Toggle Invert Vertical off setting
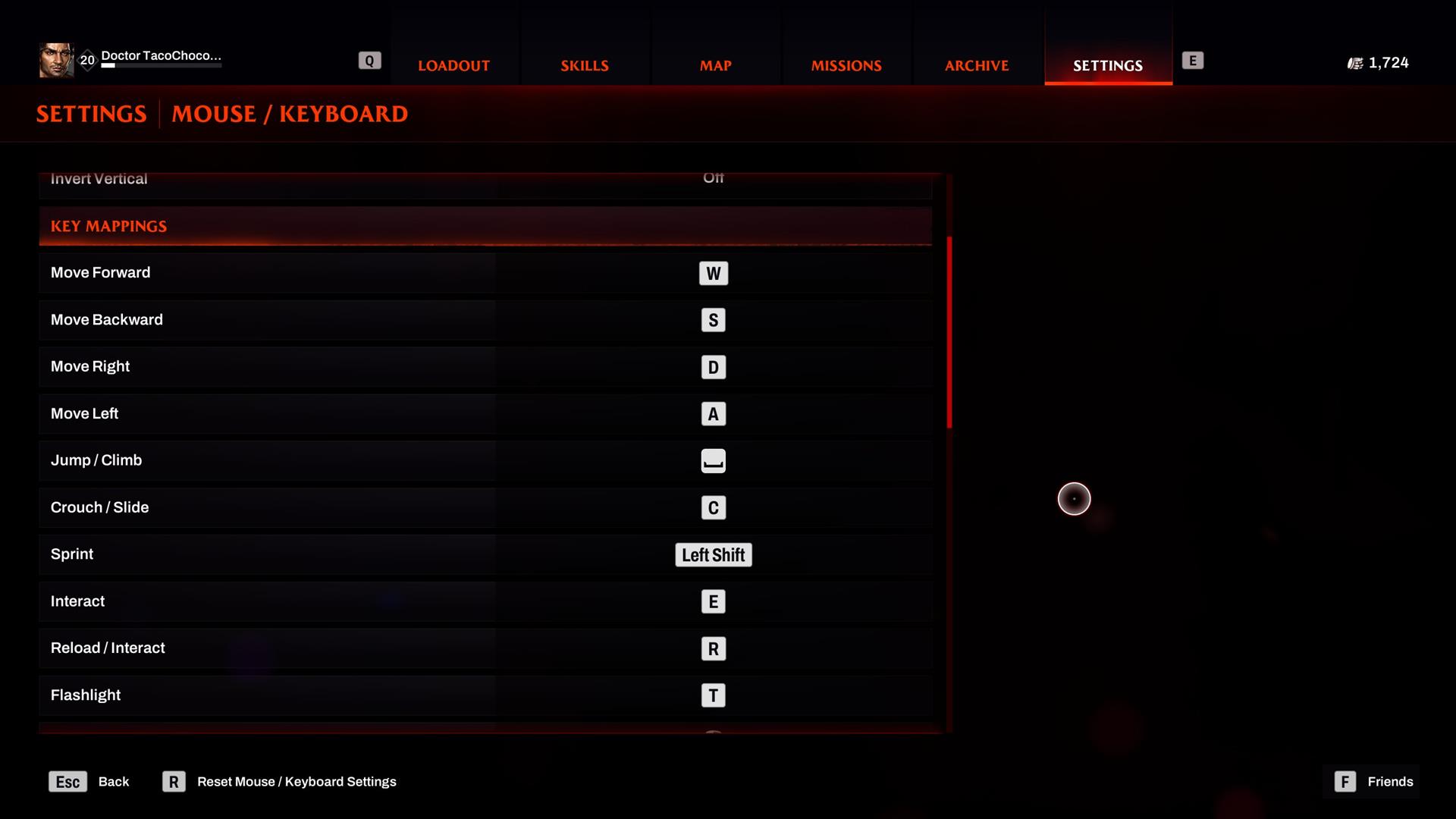Viewport: 1456px width, 819px height. pos(713,179)
